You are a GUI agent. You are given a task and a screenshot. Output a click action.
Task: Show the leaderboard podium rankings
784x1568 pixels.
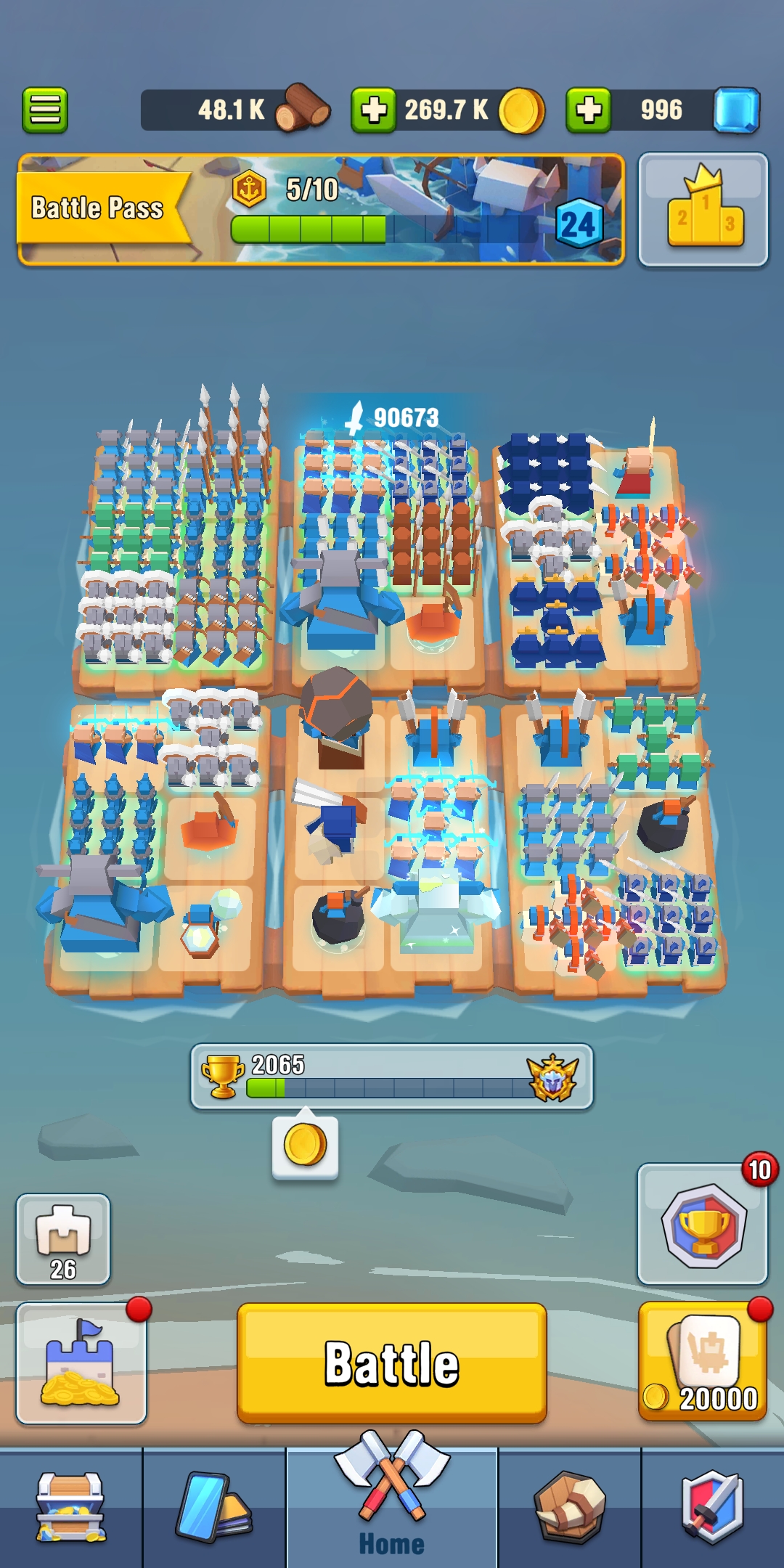pyautogui.click(x=703, y=209)
